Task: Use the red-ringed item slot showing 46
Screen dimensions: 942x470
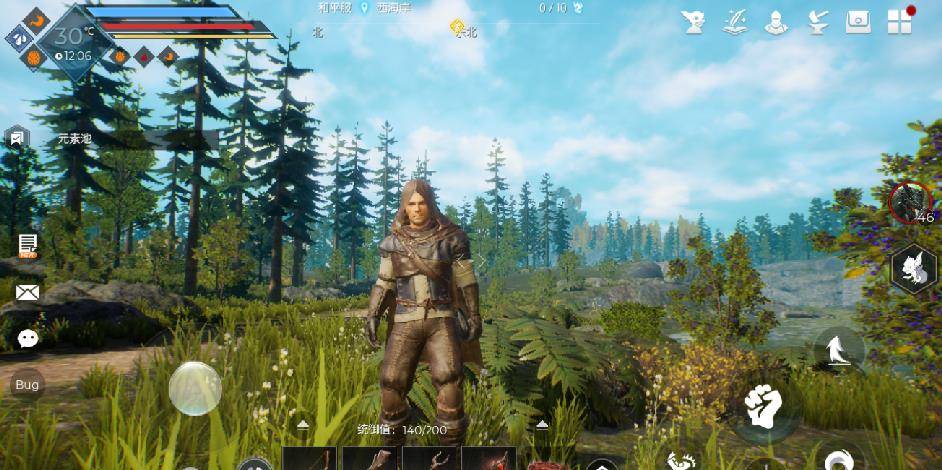Action: point(910,203)
